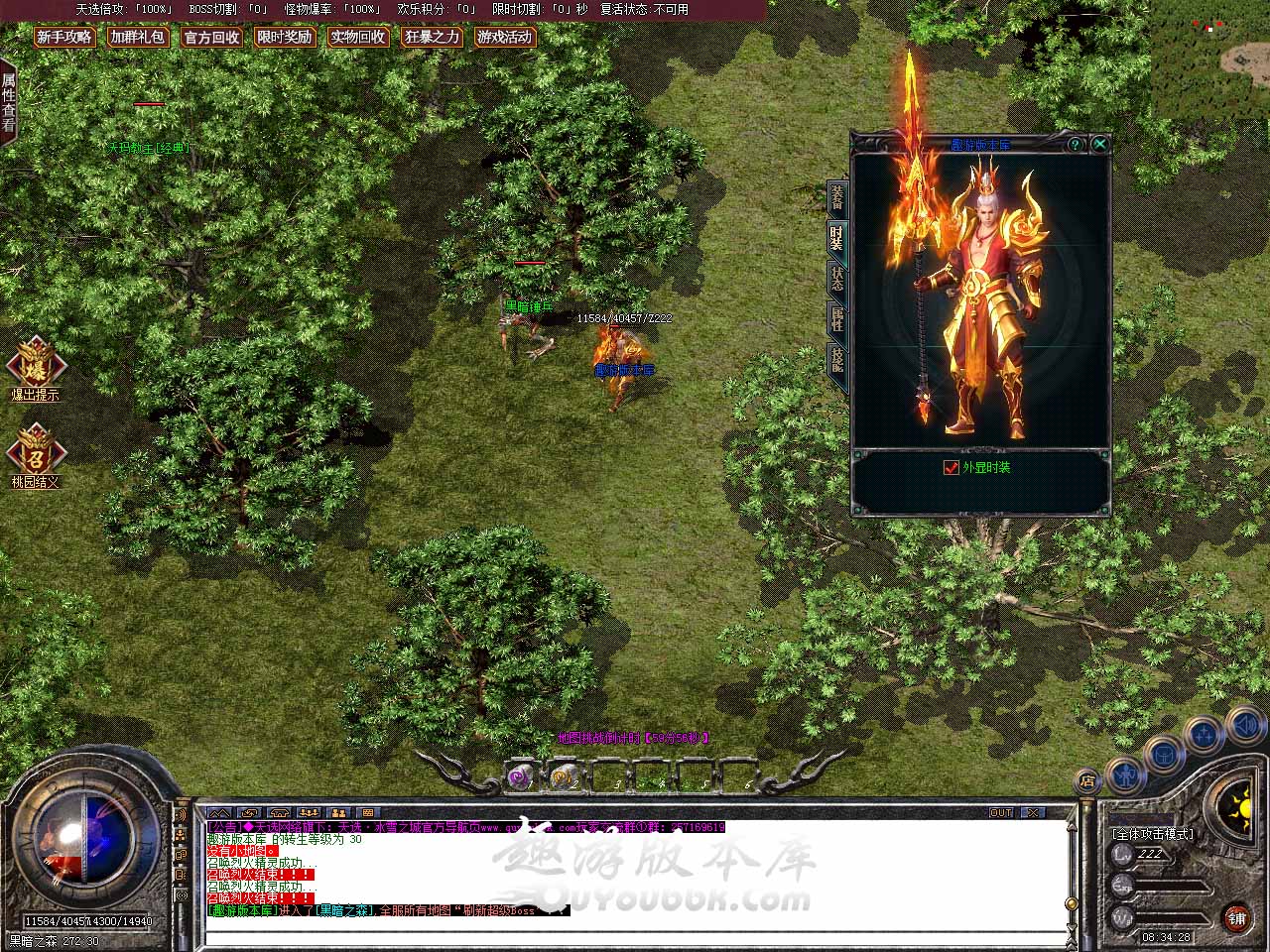Viewport: 1270px width, 952px height.
Task: Open the 属性 attributes tab in character panel
Action: (x=837, y=318)
